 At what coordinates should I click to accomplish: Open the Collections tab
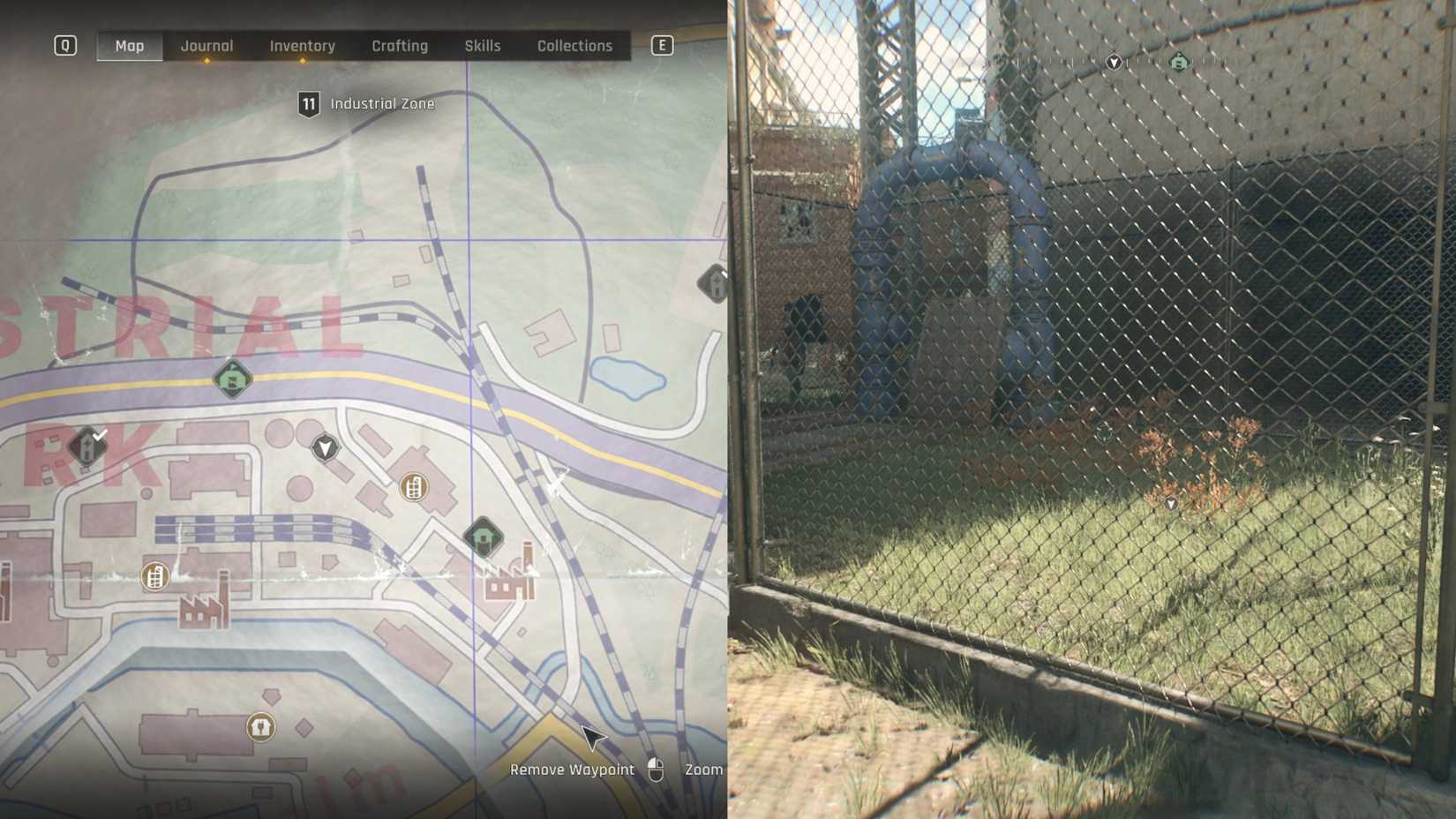click(574, 45)
